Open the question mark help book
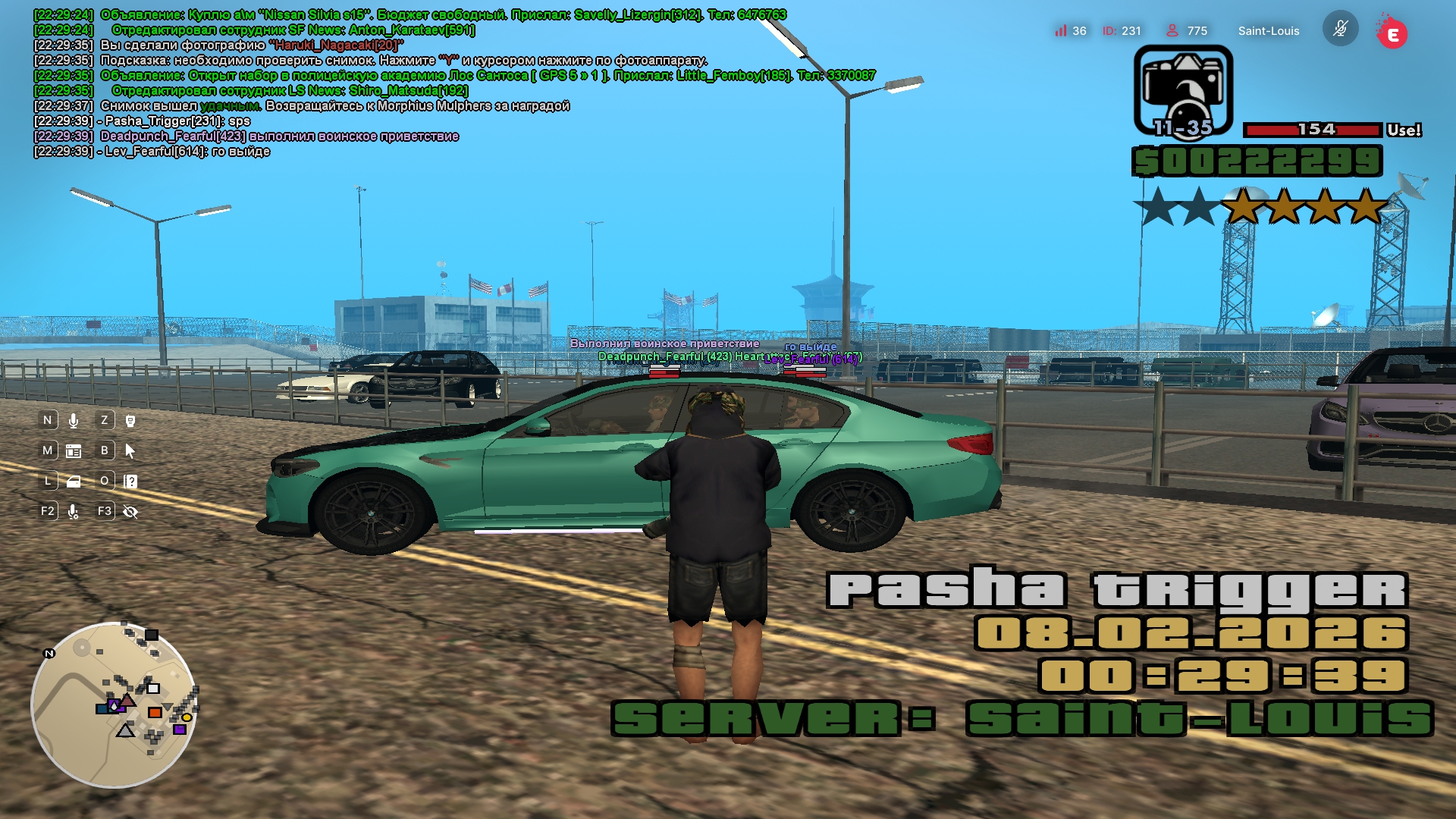 point(130,482)
